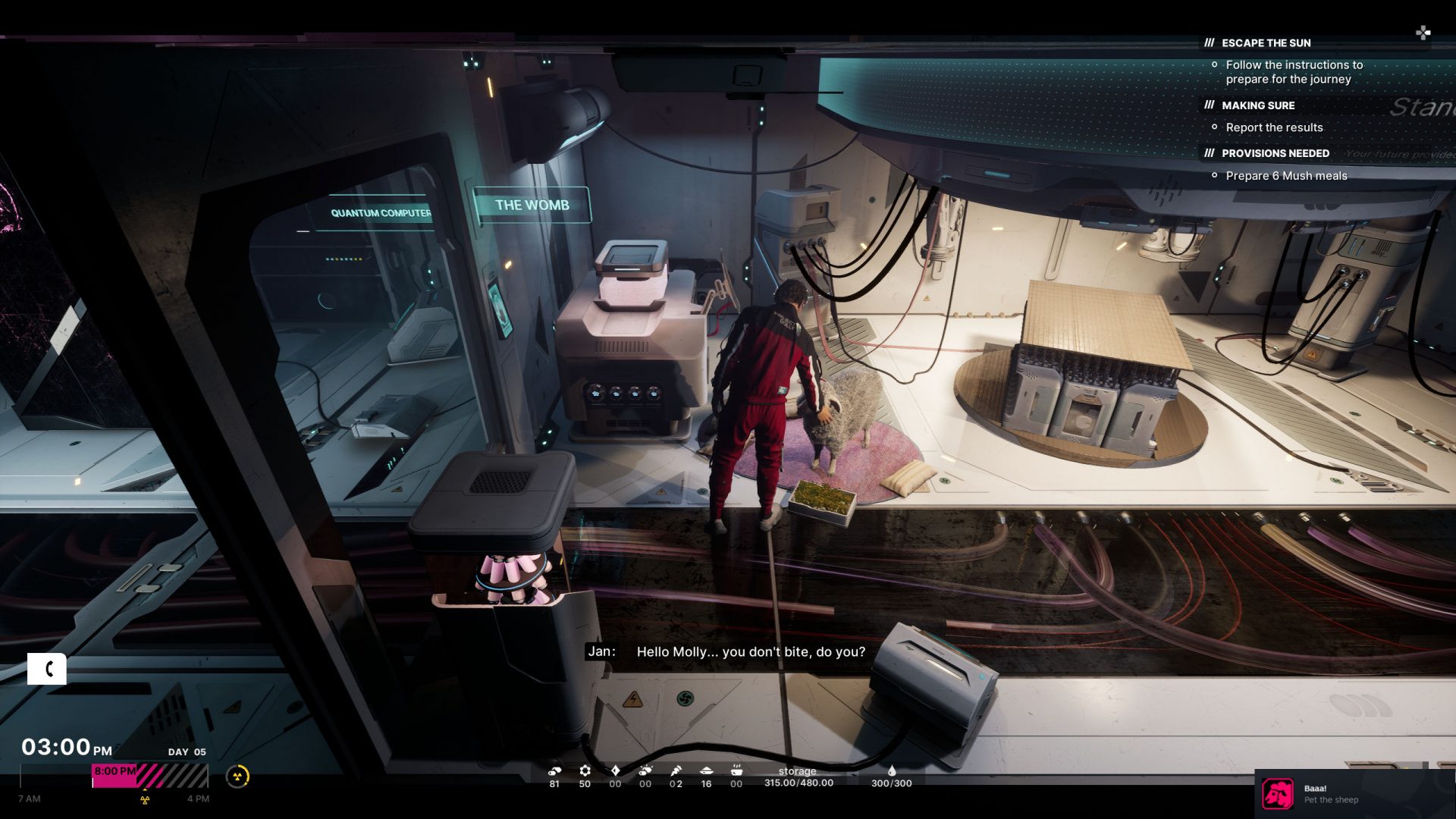This screenshot has height=819, width=1456.
Task: Click the steaming cooked meal icon
Action: click(736, 770)
